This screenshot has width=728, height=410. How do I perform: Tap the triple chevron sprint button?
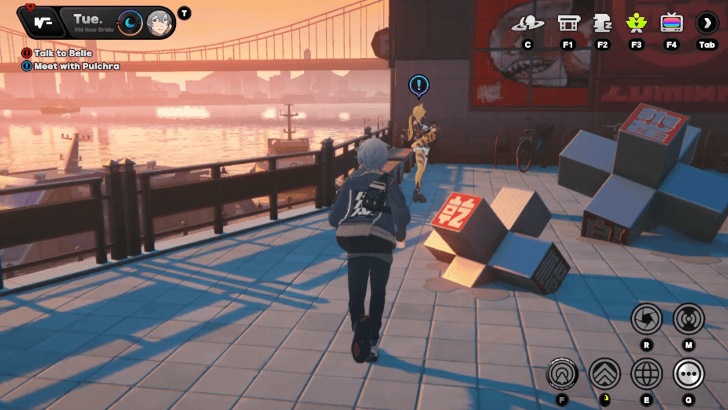[605, 374]
